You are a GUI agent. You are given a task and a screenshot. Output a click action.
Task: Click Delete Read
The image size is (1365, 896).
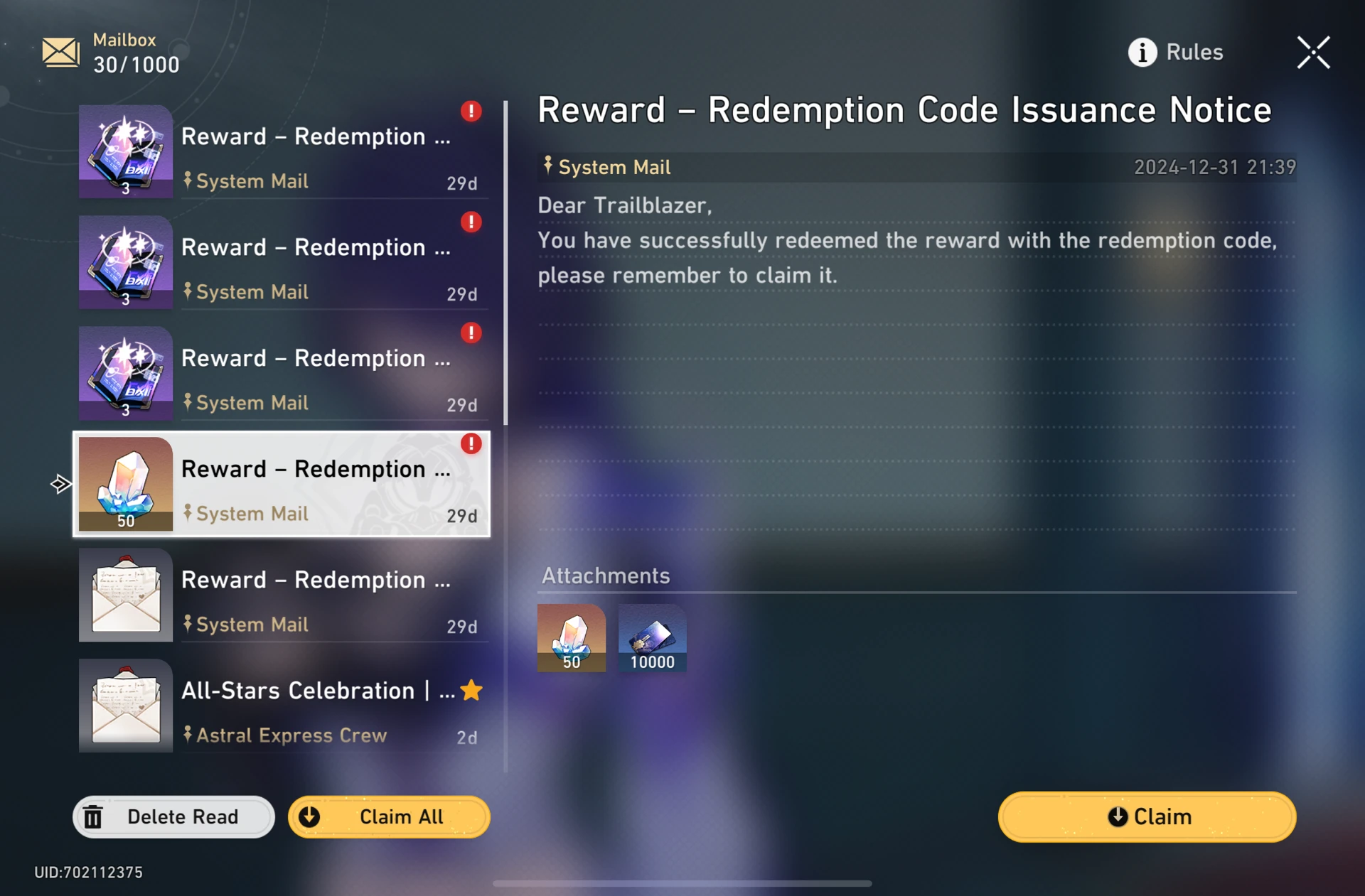(x=173, y=816)
